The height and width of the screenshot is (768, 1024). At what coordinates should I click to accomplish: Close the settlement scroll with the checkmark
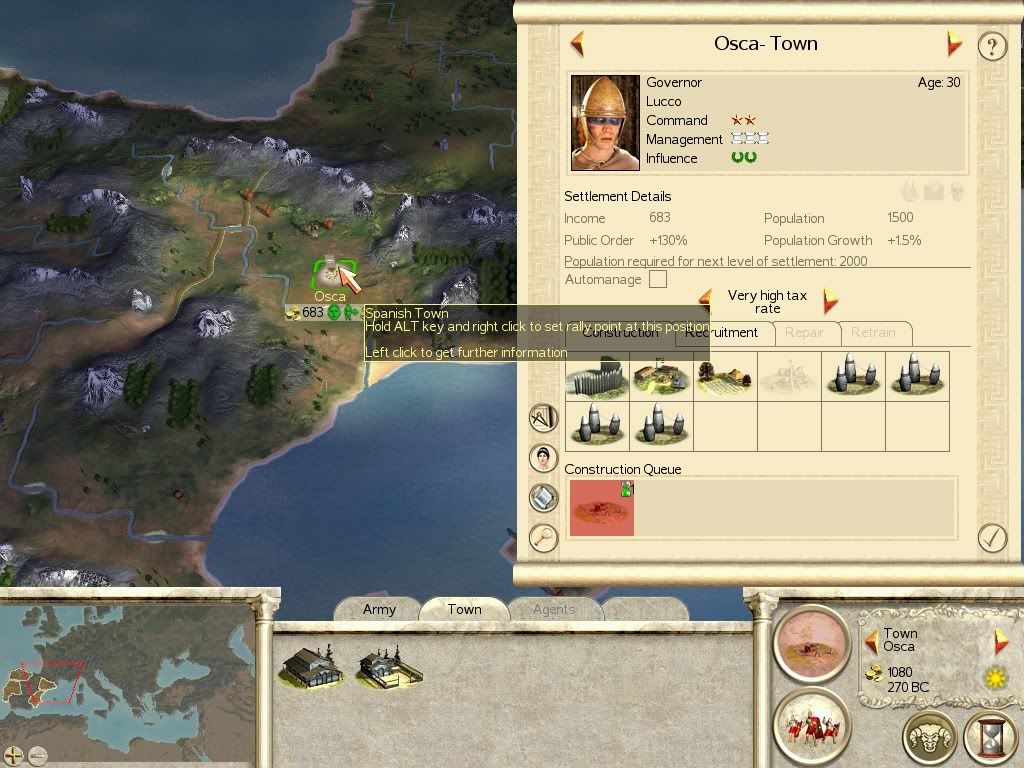pyautogui.click(x=991, y=537)
